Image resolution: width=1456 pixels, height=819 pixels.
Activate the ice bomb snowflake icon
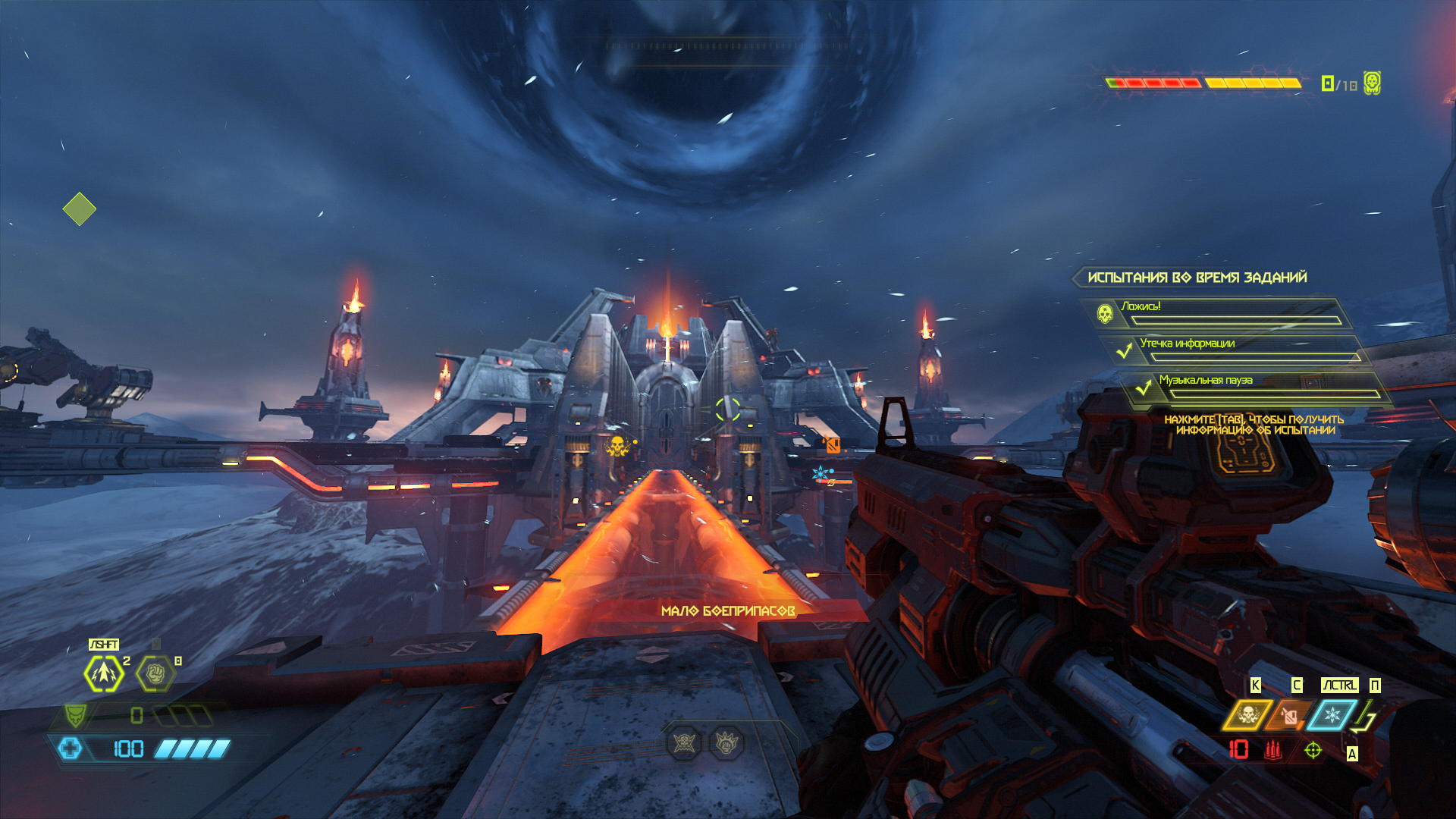[1332, 715]
